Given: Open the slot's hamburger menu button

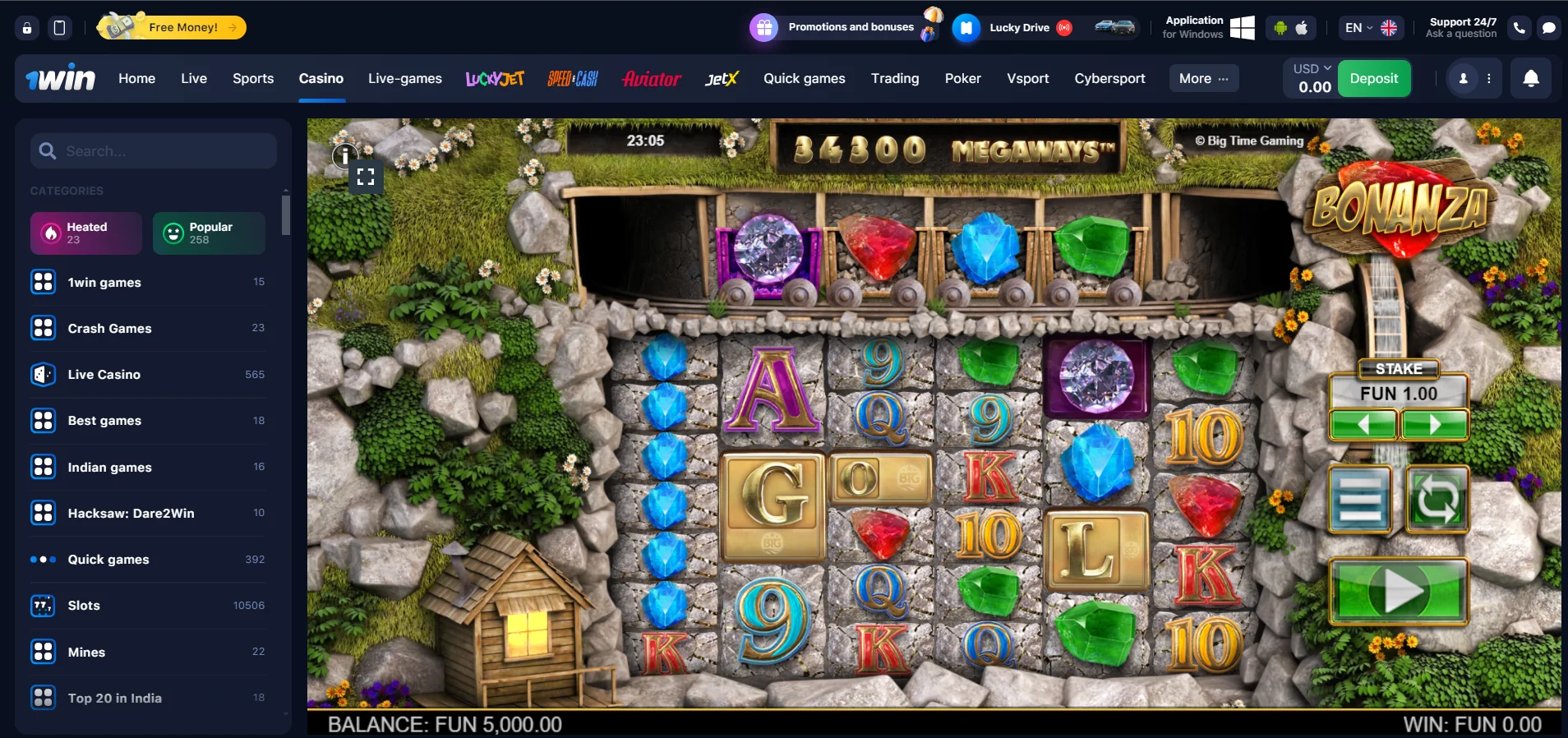Looking at the screenshot, I should [1360, 500].
